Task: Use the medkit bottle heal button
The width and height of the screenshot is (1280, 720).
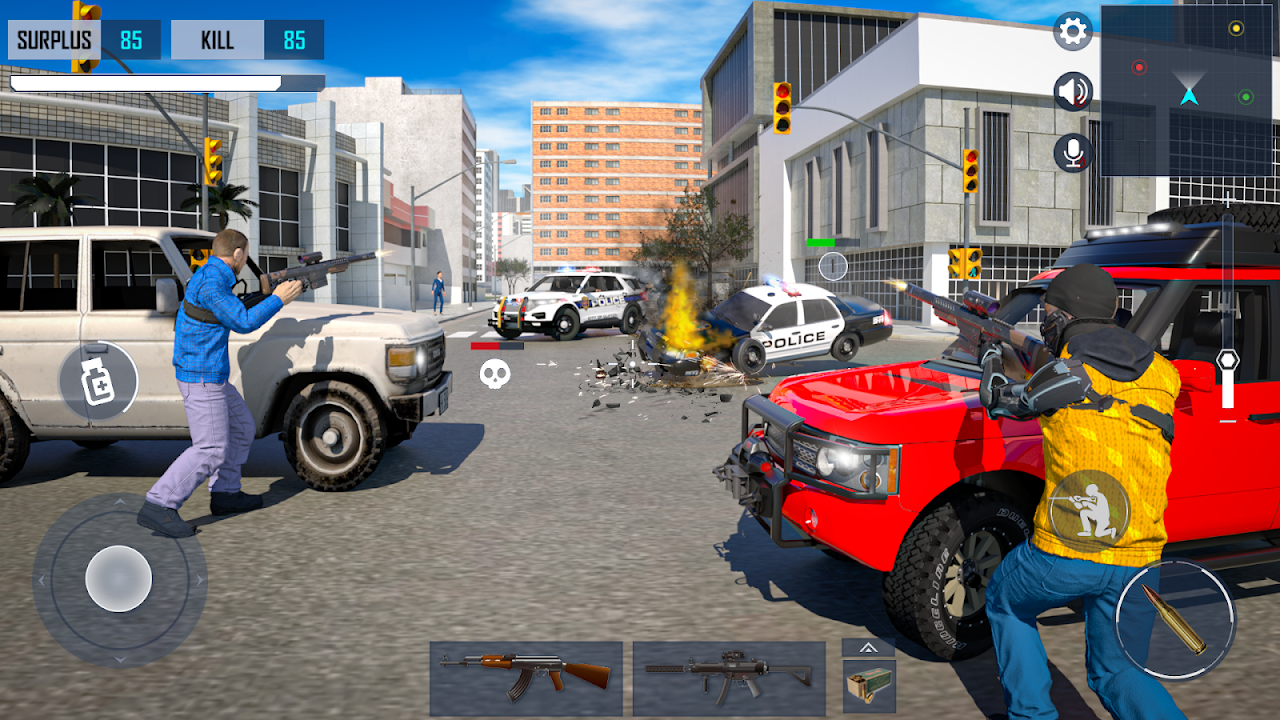Action: [x=98, y=381]
